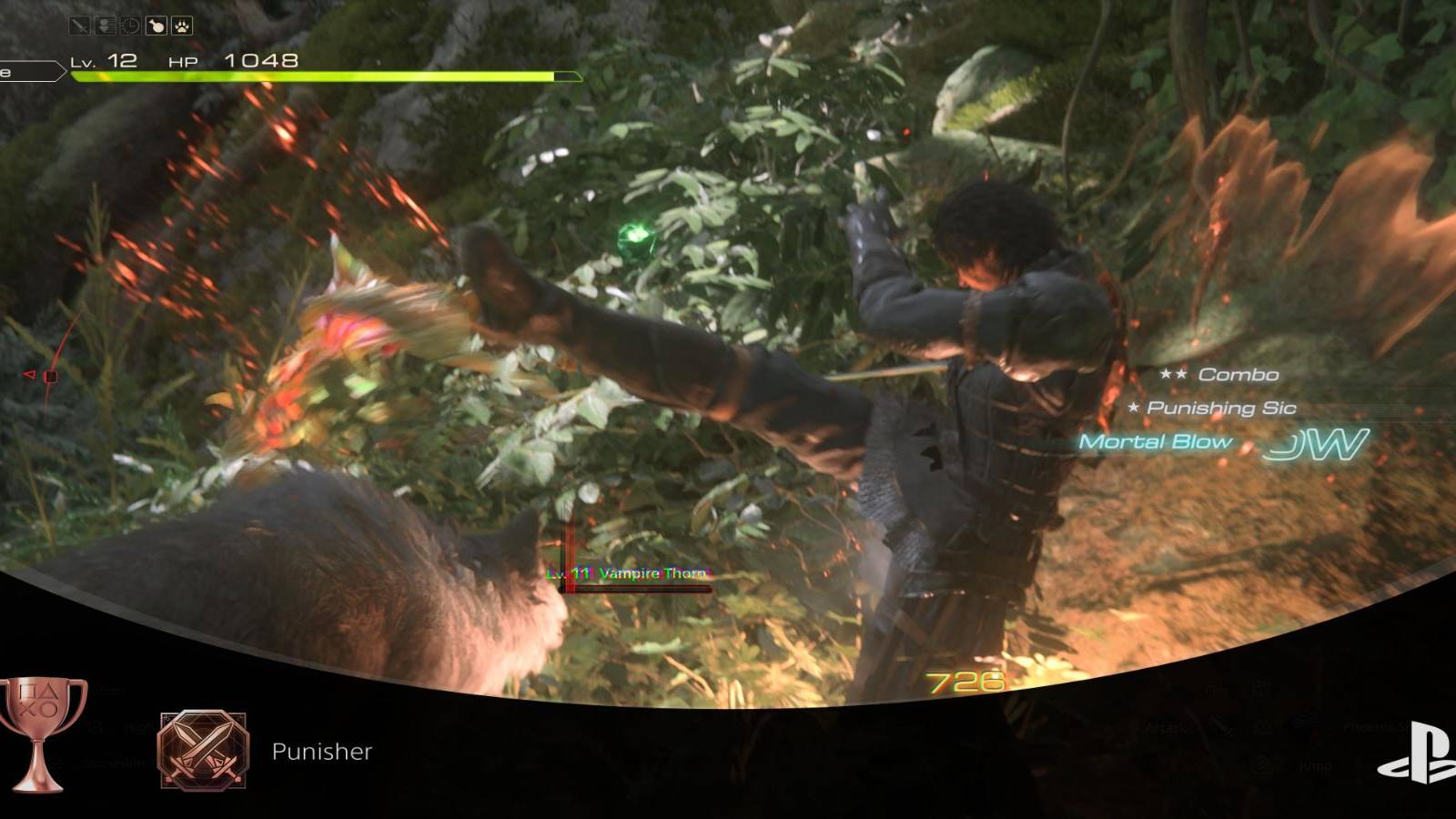Select the sword equipment icon in the HUD
This screenshot has height=819, width=1456.
pos(78,25)
